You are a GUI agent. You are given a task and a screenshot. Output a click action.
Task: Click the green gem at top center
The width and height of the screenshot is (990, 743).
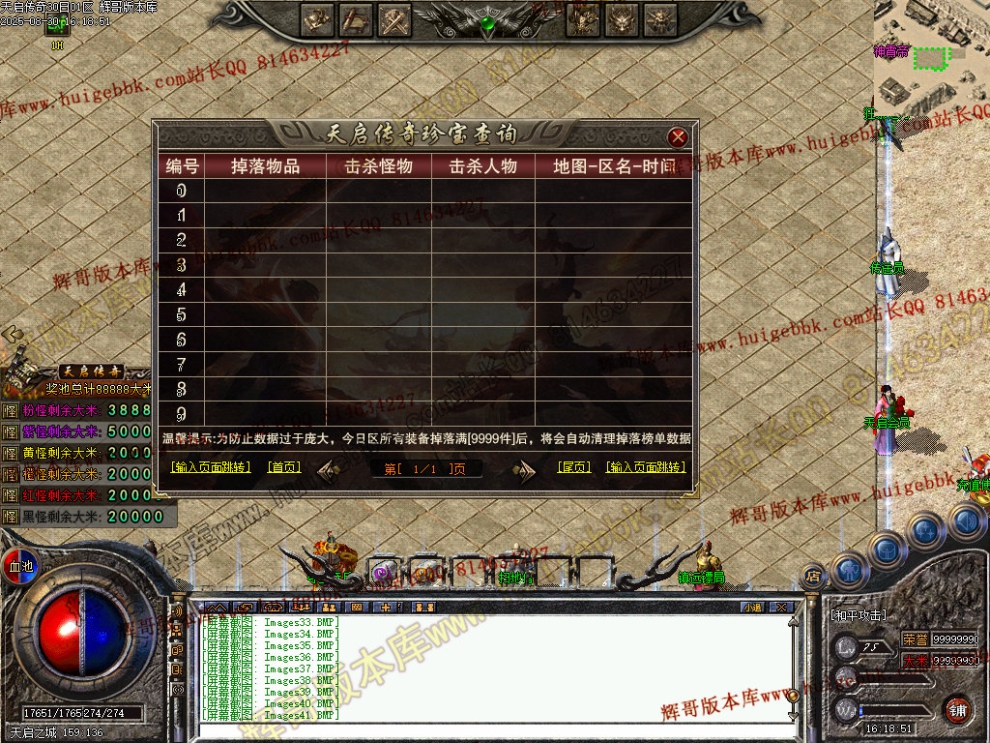point(487,22)
